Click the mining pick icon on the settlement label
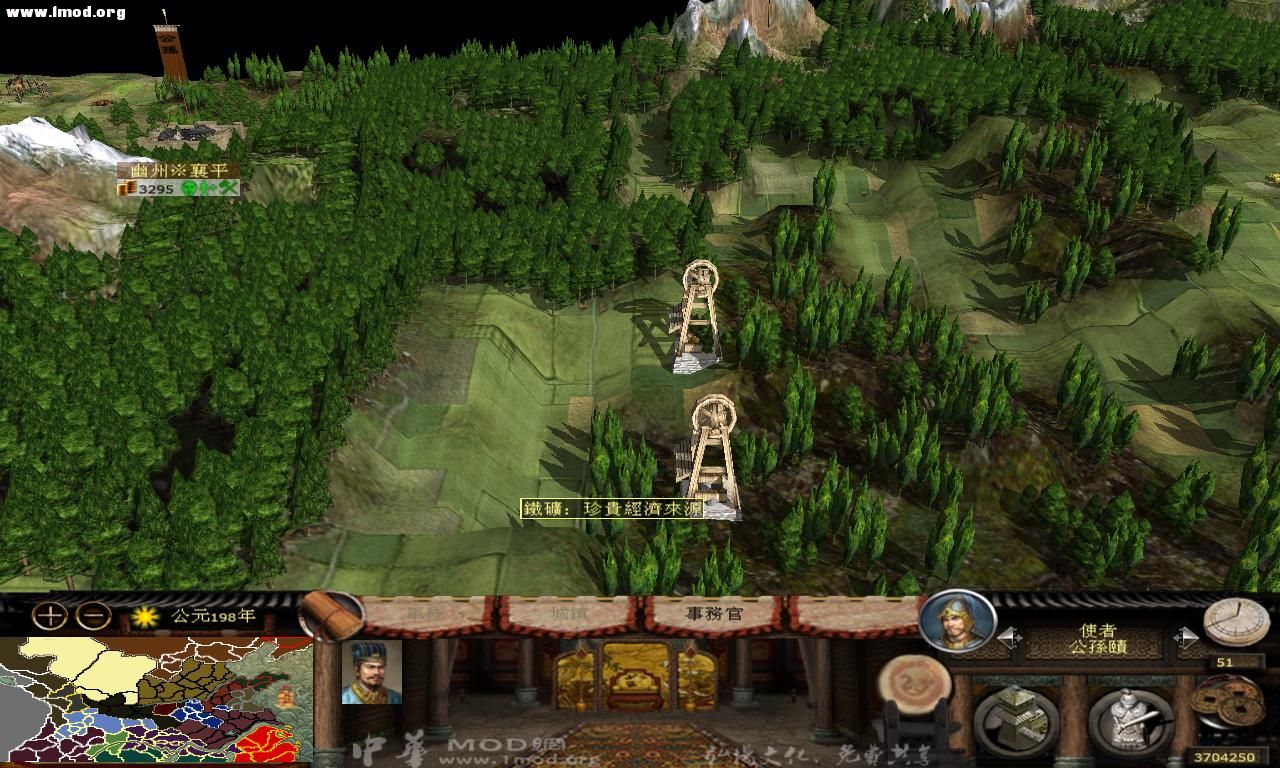Screen dimensions: 1280x768 click(x=228, y=188)
